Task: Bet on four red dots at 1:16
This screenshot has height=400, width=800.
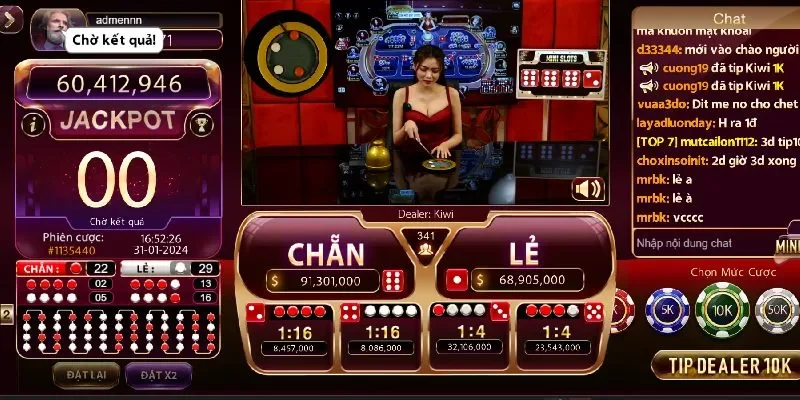Action: pyautogui.click(x=293, y=330)
